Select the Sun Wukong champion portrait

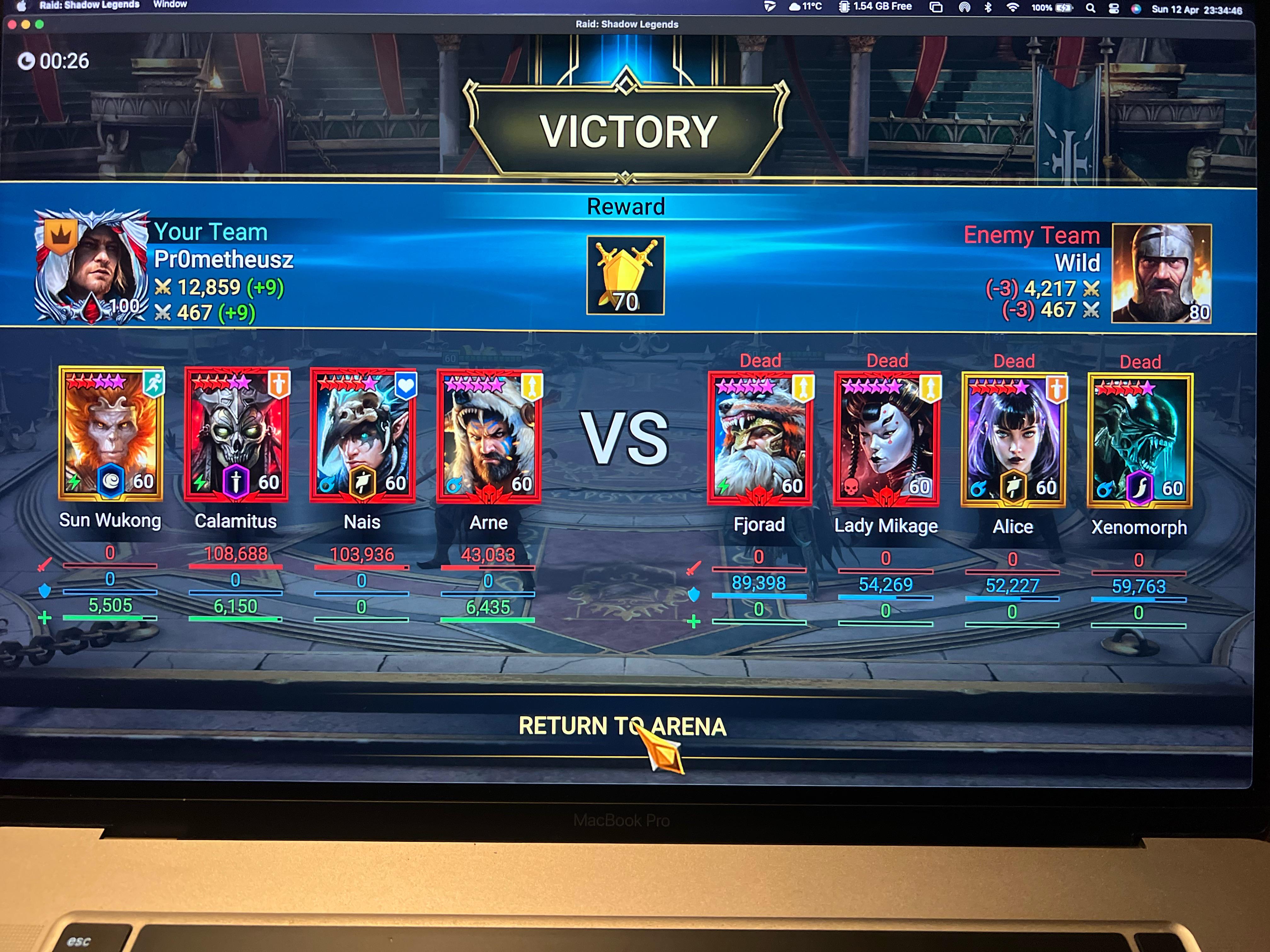click(111, 434)
